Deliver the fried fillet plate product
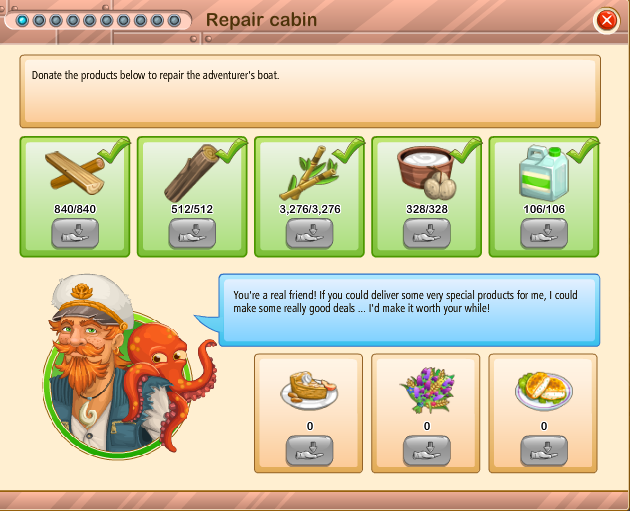630x511 pixels. point(544,450)
